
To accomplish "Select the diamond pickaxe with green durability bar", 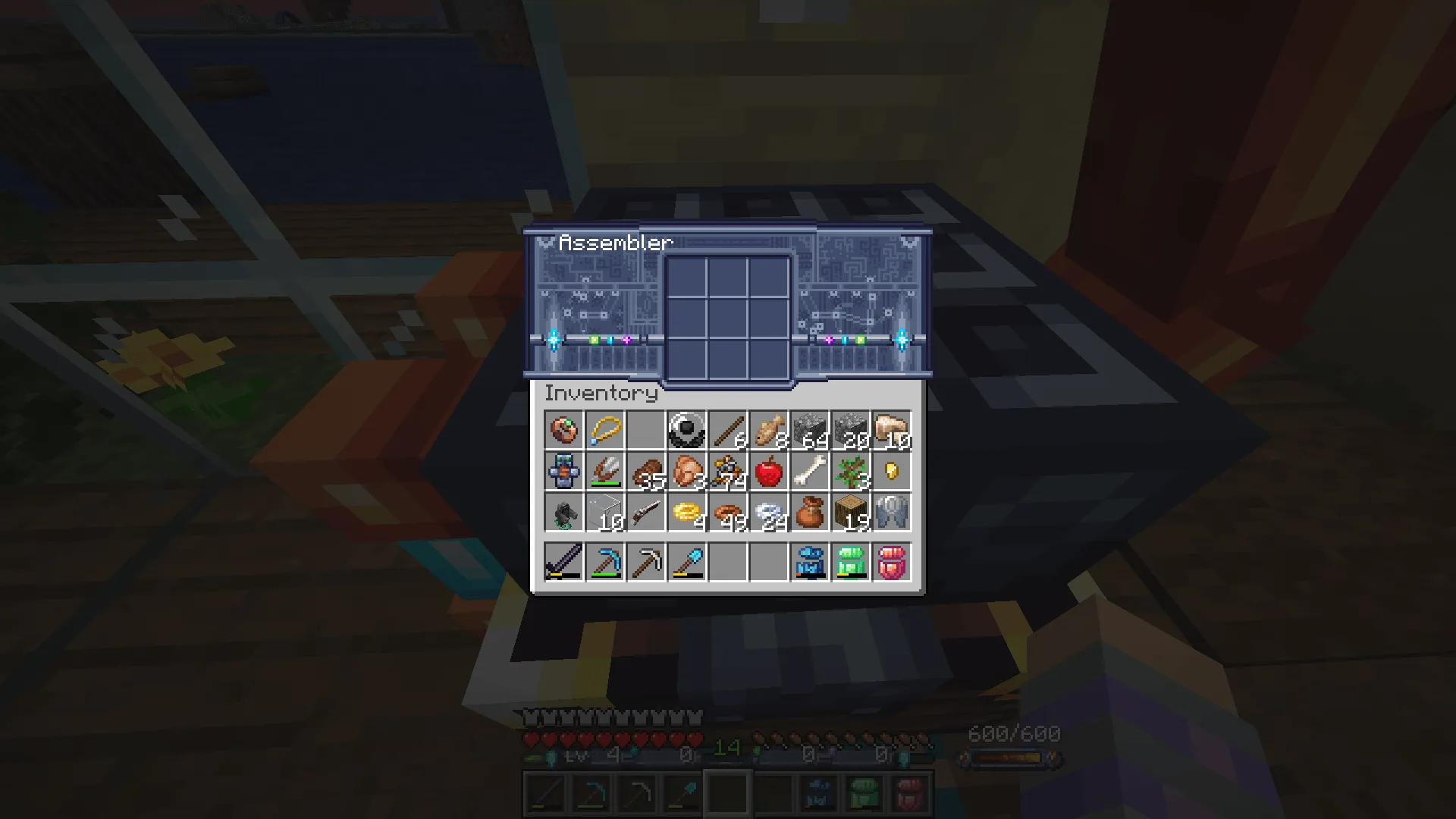I will [606, 561].
